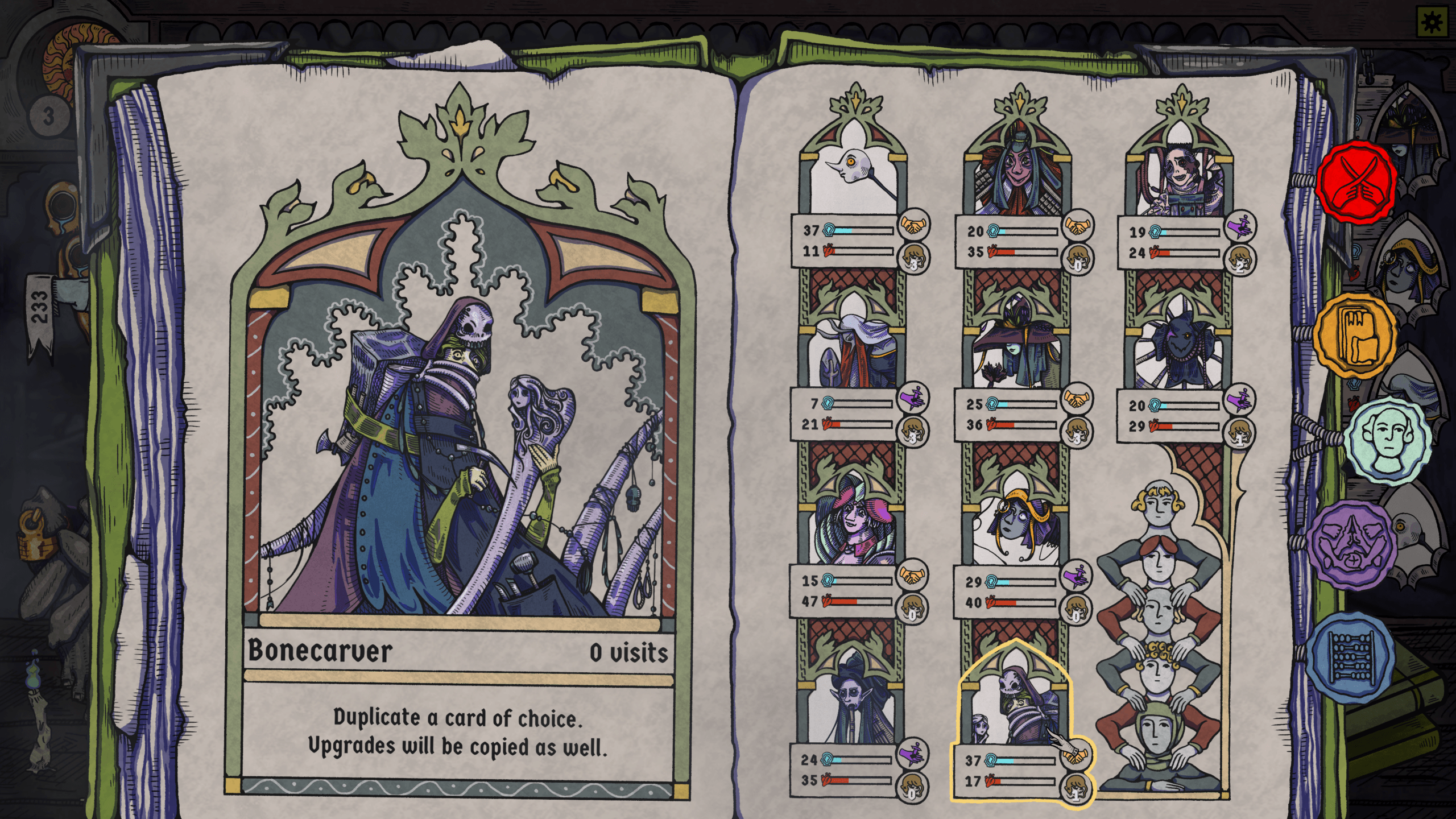Open the purple mask wax seal tab

[x=1351, y=544]
